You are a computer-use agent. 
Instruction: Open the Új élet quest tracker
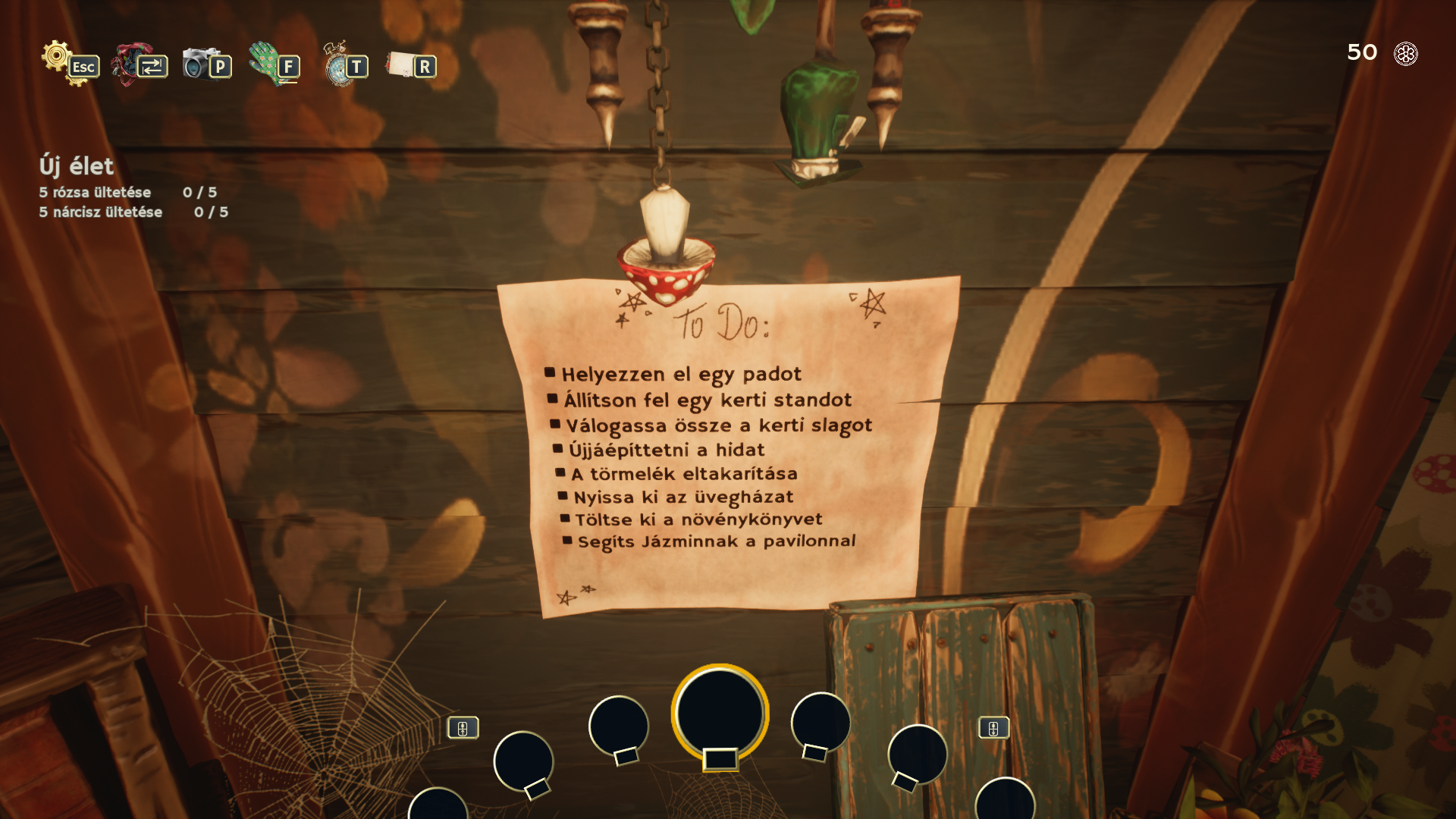click(77, 166)
